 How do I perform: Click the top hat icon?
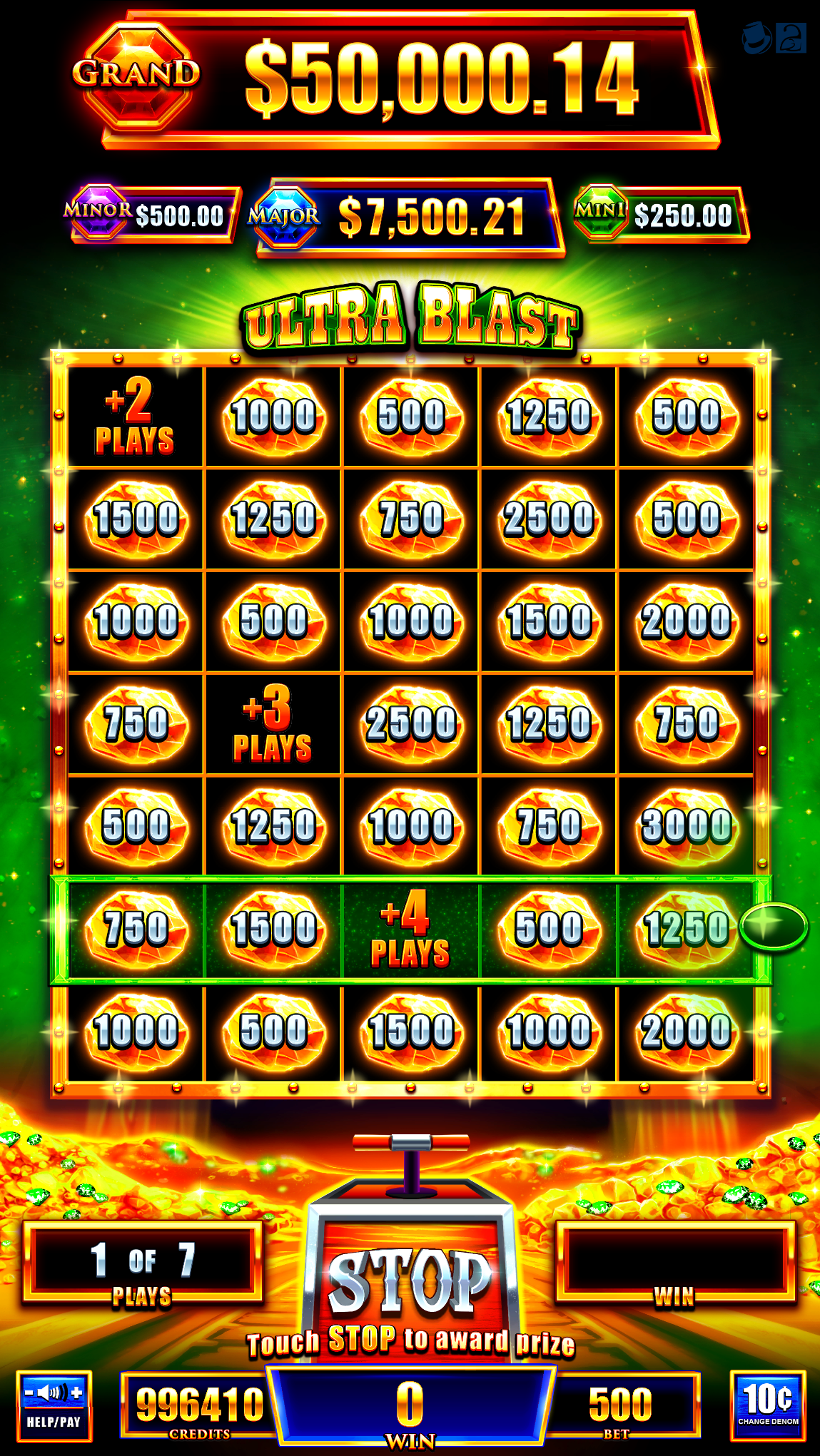[x=756, y=38]
